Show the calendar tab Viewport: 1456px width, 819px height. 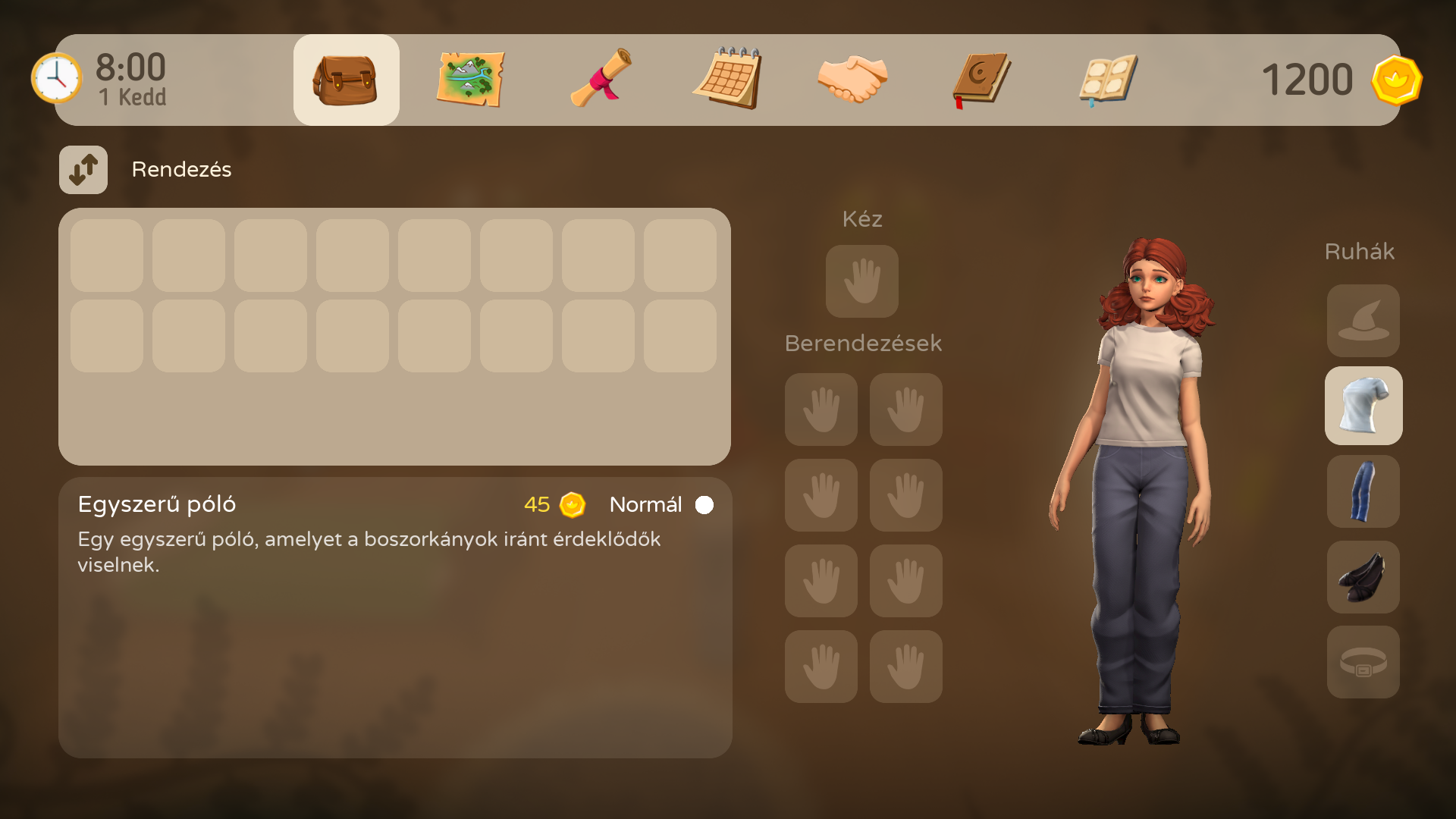pyautogui.click(x=727, y=80)
